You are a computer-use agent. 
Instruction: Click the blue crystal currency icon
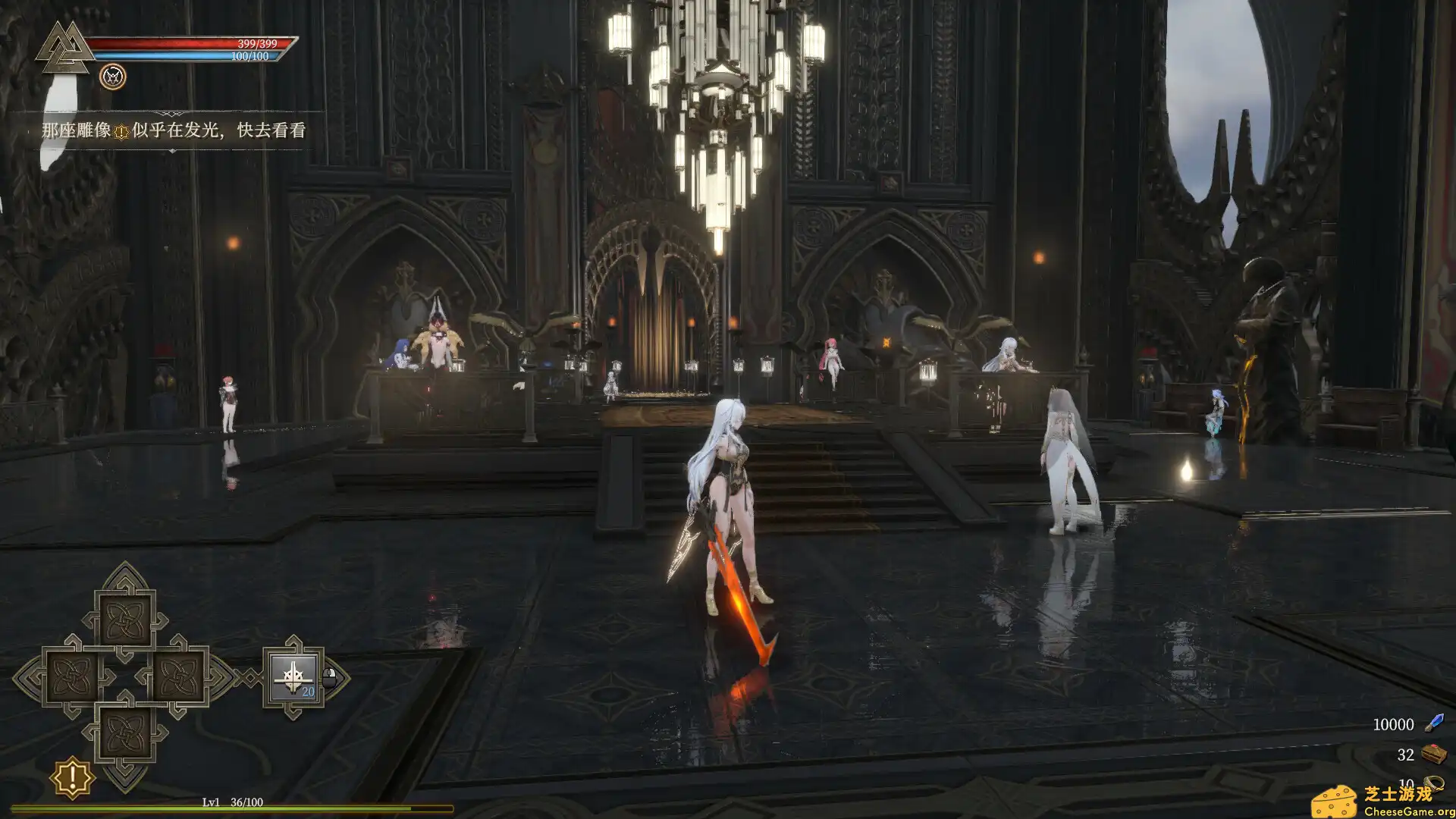[1434, 723]
